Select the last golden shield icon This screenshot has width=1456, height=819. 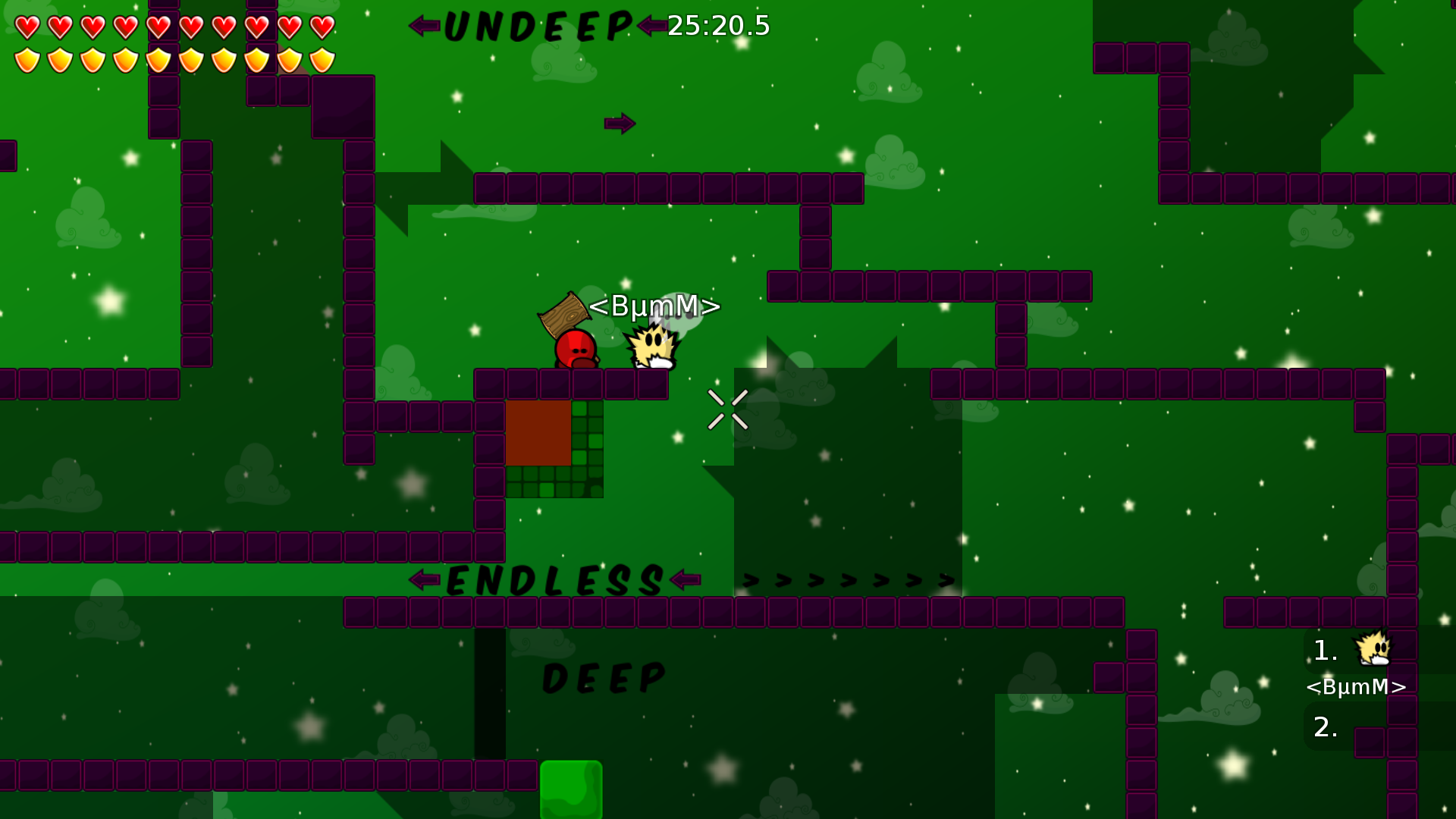[321, 58]
